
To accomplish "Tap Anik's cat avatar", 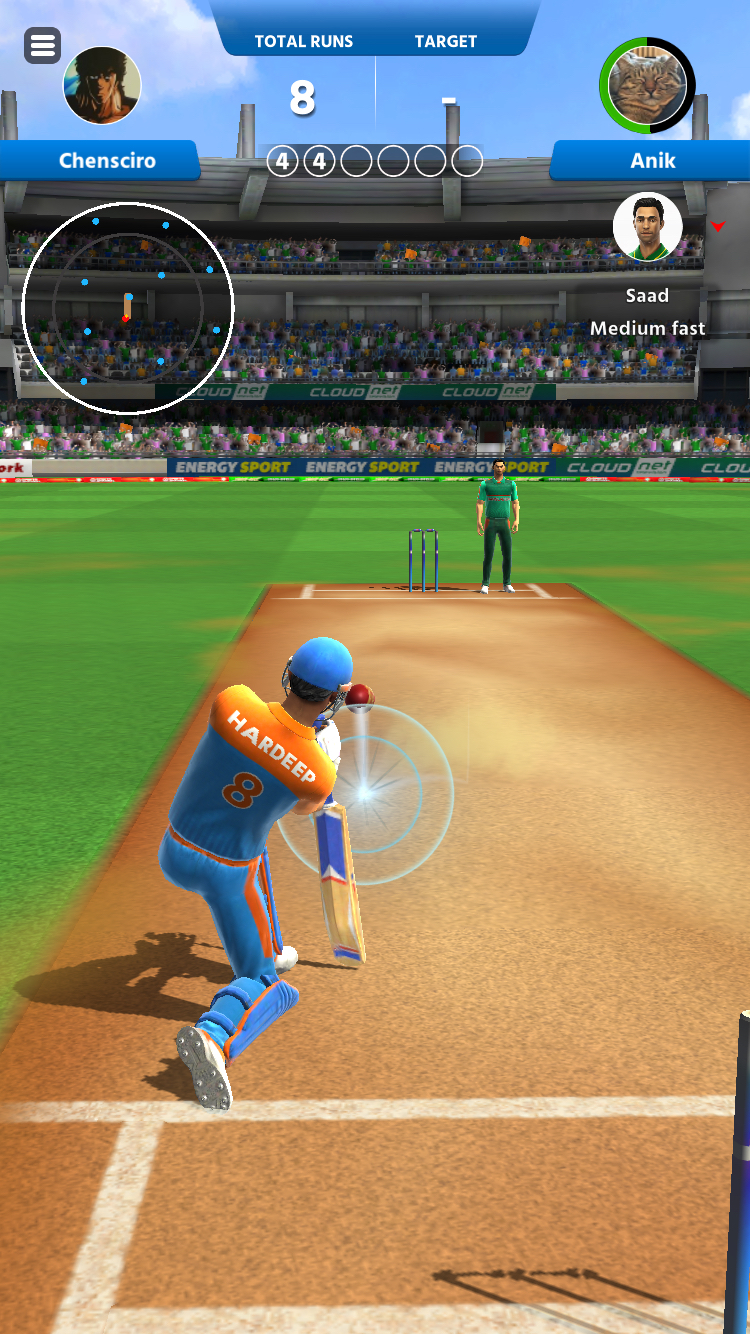I will [x=648, y=85].
